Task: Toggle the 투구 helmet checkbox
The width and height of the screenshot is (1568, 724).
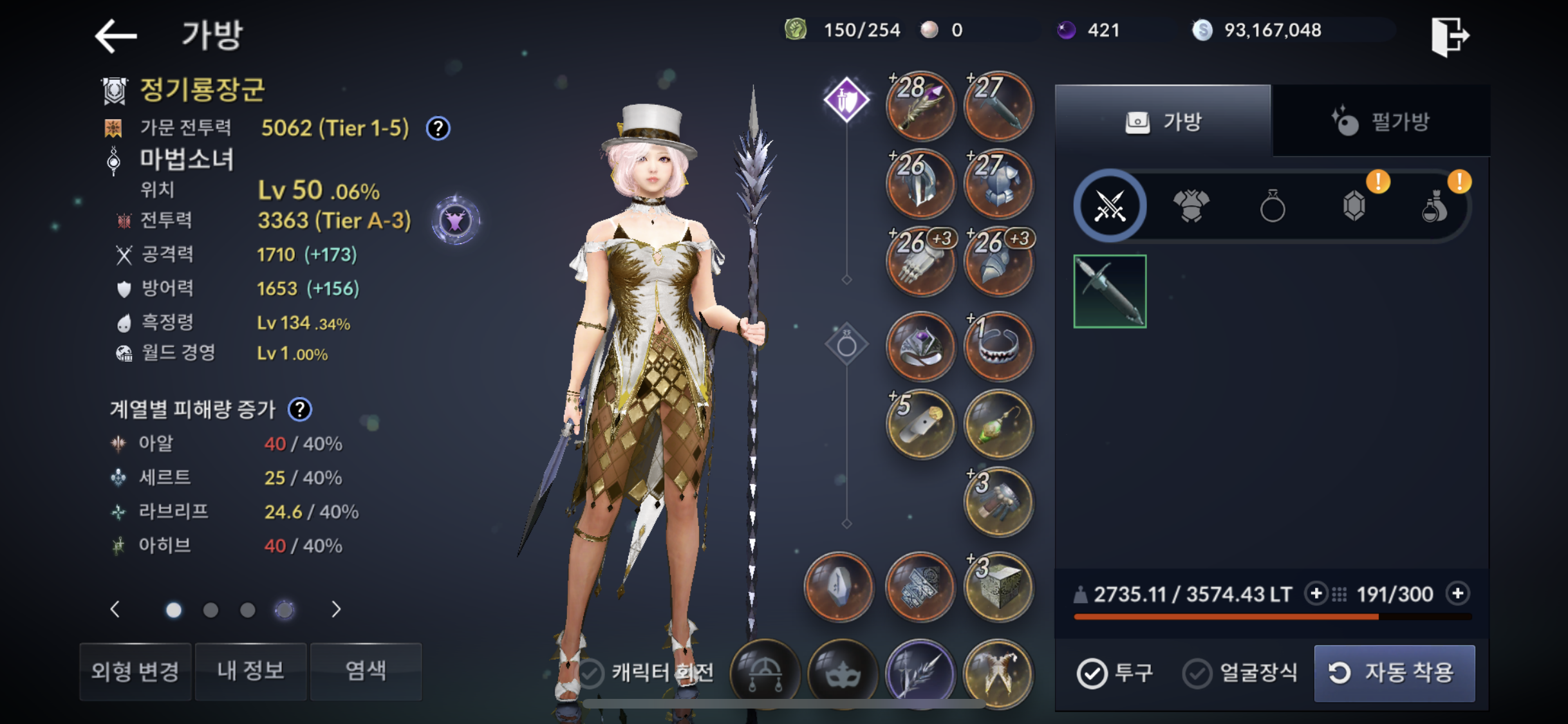Action: [1092, 673]
